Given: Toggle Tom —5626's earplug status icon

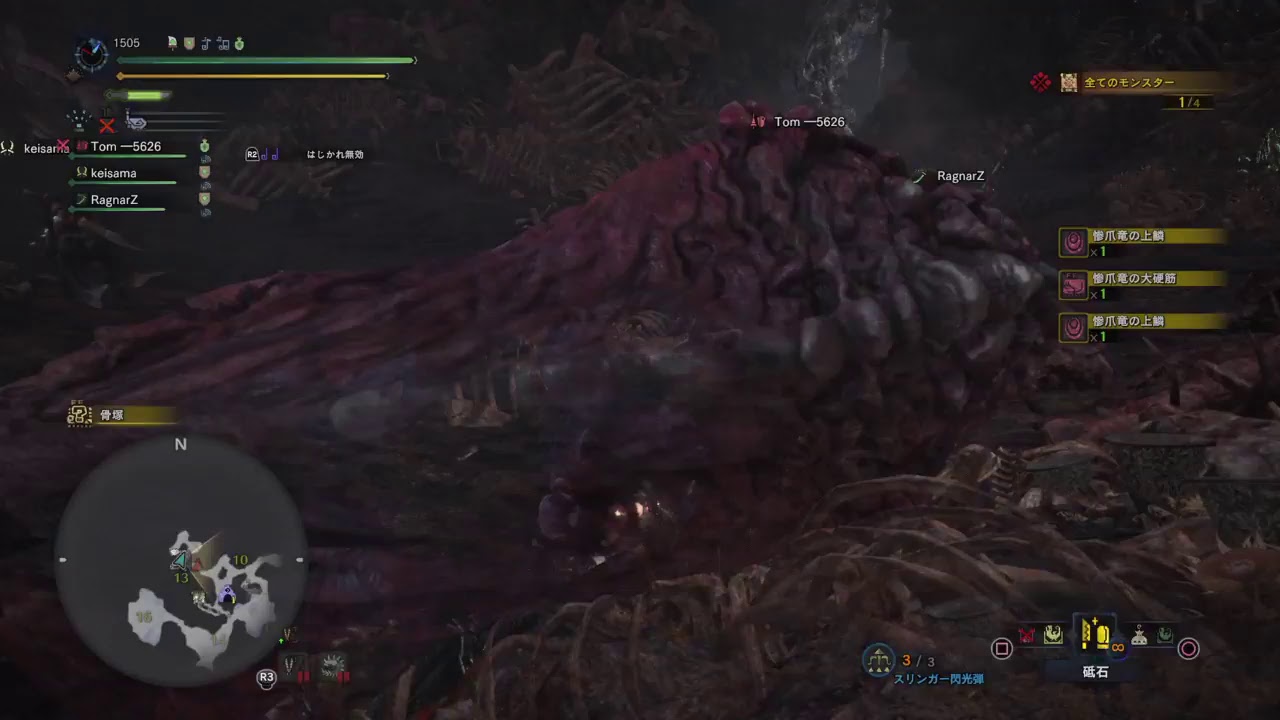Looking at the screenshot, I should pyautogui.click(x=205, y=160).
